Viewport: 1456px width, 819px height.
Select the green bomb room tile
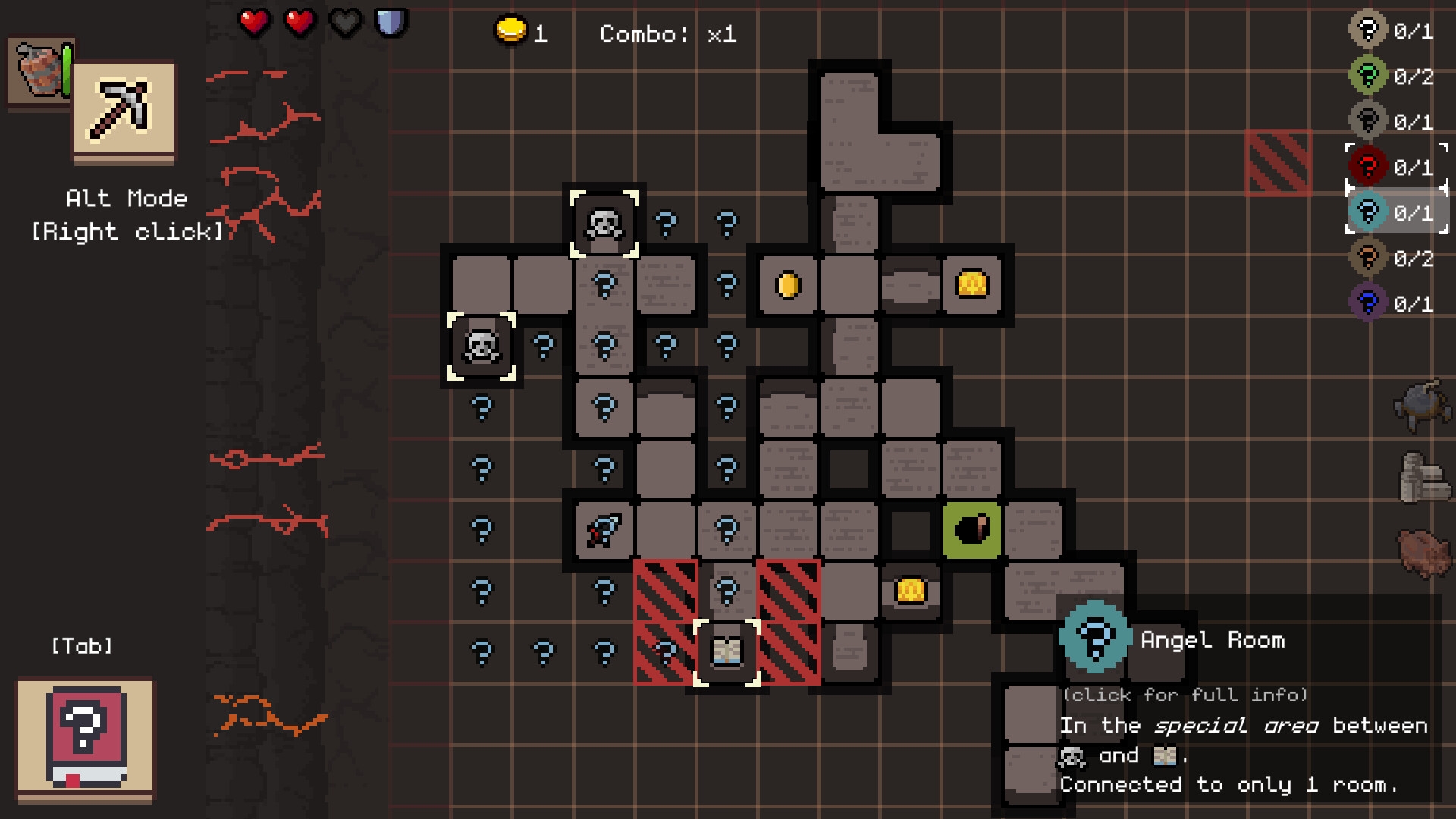click(x=971, y=529)
